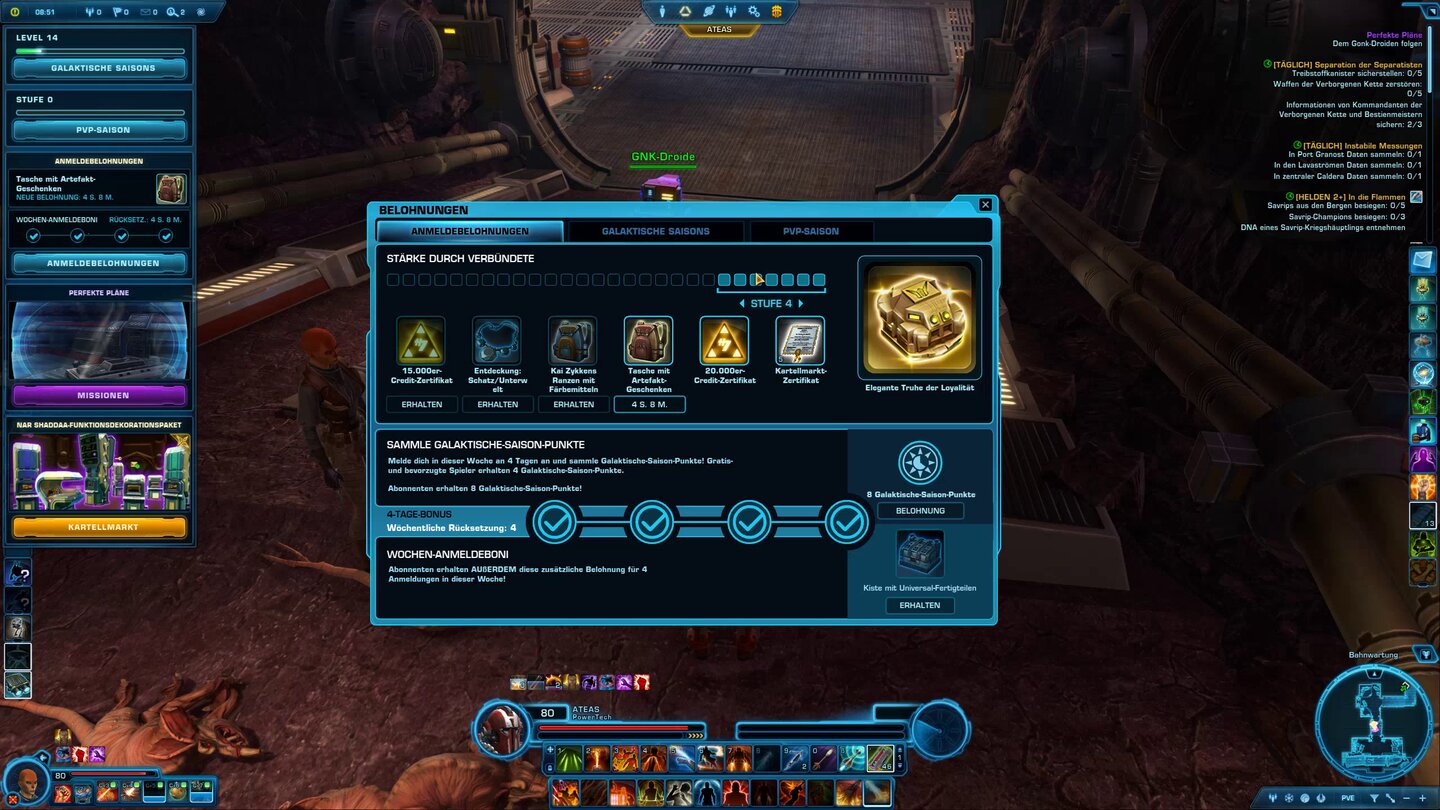Switch to the GALAKTISCHE SAISONS tab

pos(654,231)
